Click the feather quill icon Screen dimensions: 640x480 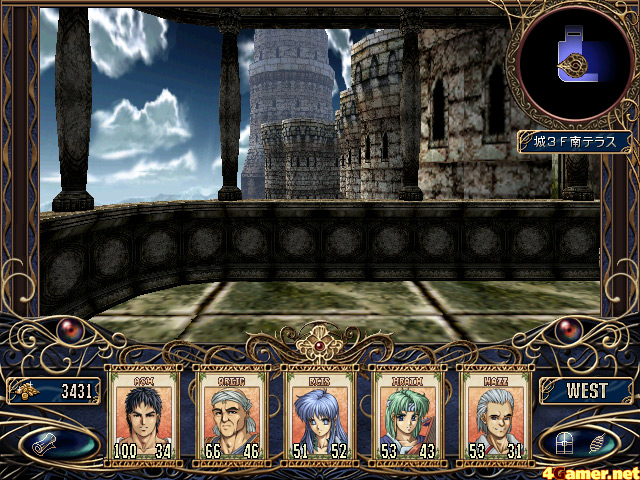[x=598, y=441]
